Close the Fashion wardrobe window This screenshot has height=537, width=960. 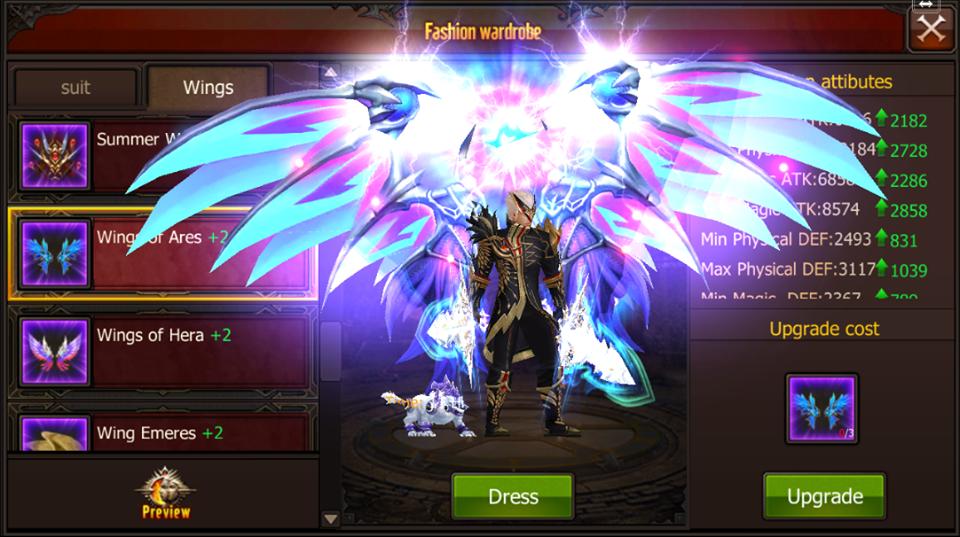click(930, 29)
